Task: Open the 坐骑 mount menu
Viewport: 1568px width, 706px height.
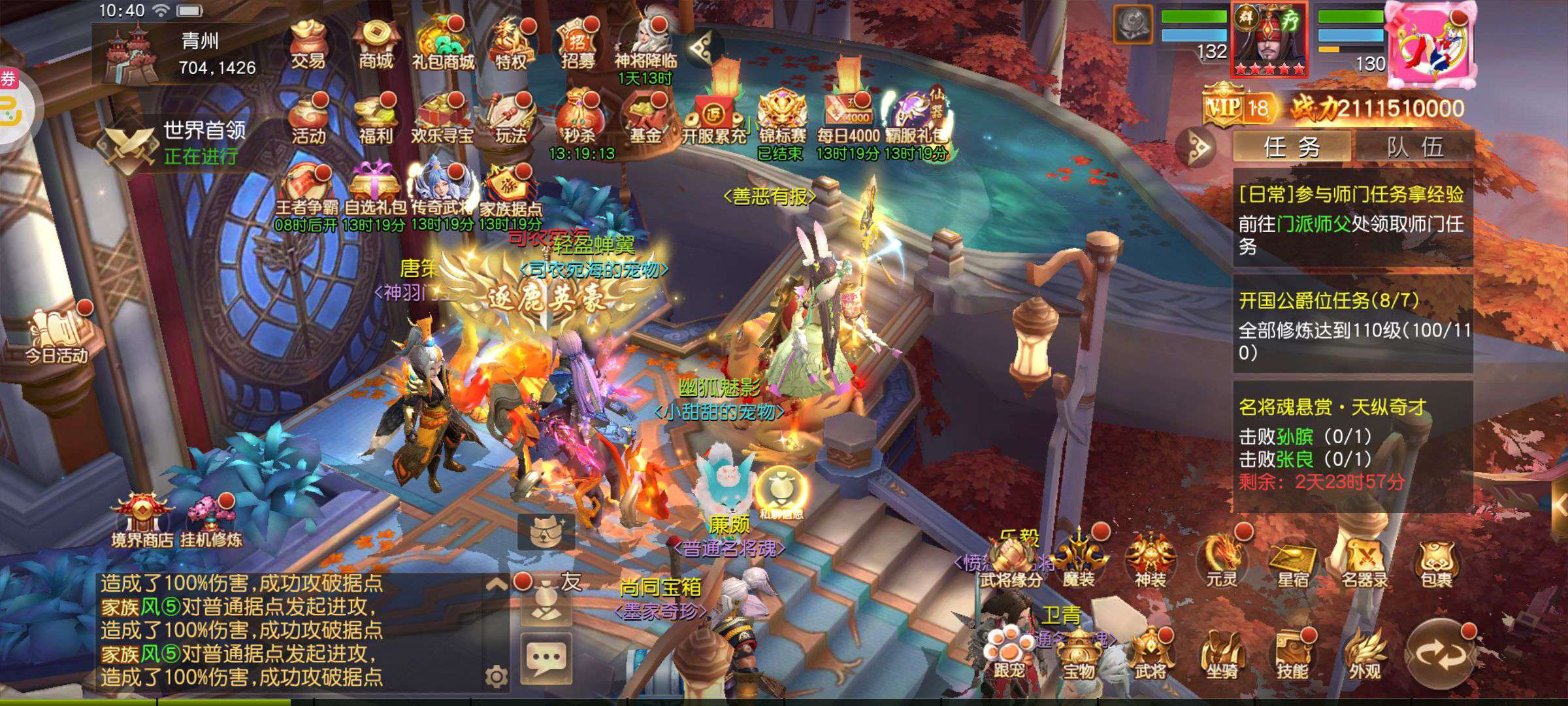Action: (x=1220, y=654)
